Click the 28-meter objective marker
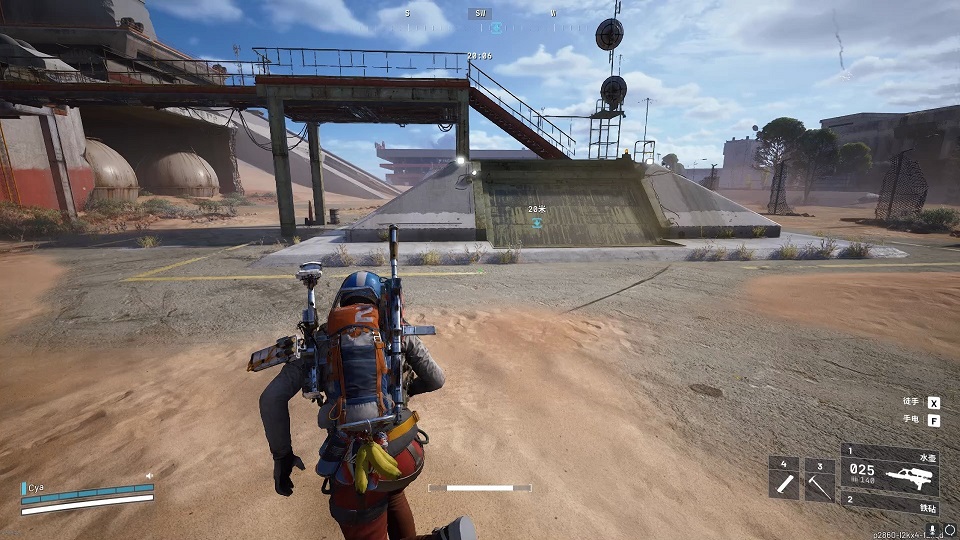The image size is (960, 540). pyautogui.click(x=537, y=223)
